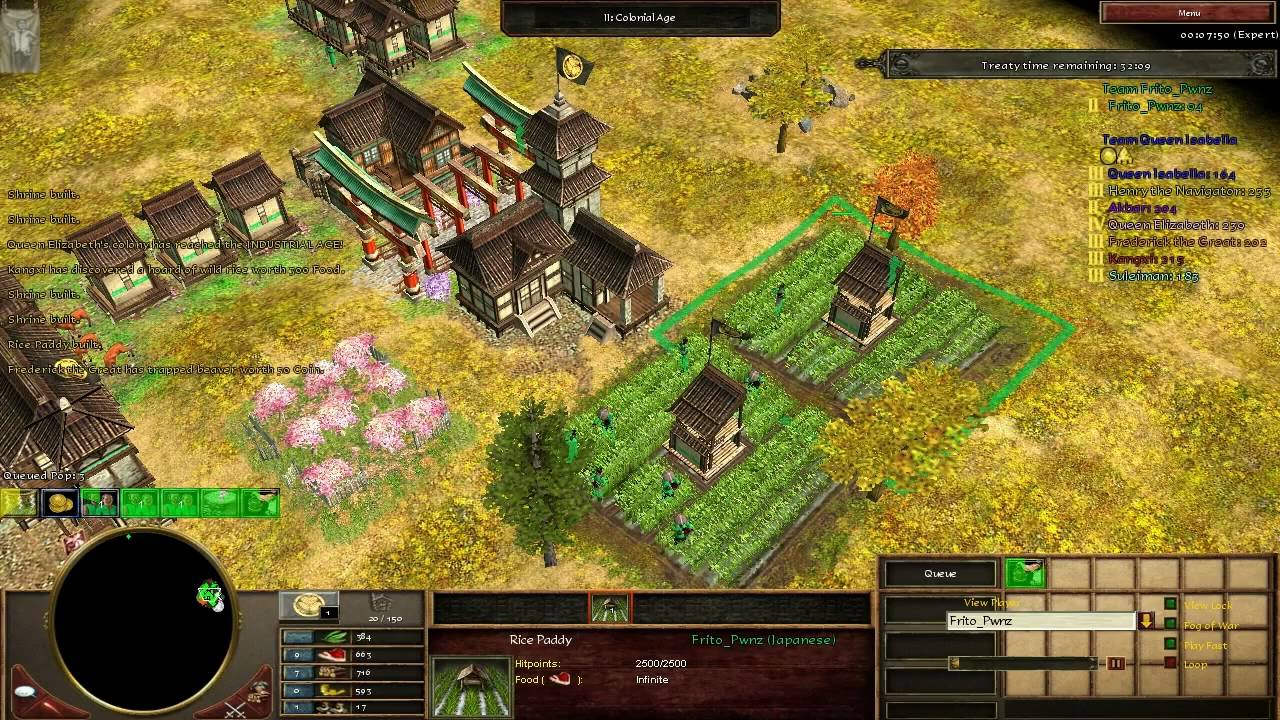Pause the replay playback
Image resolution: width=1280 pixels, height=720 pixels.
(x=1115, y=663)
